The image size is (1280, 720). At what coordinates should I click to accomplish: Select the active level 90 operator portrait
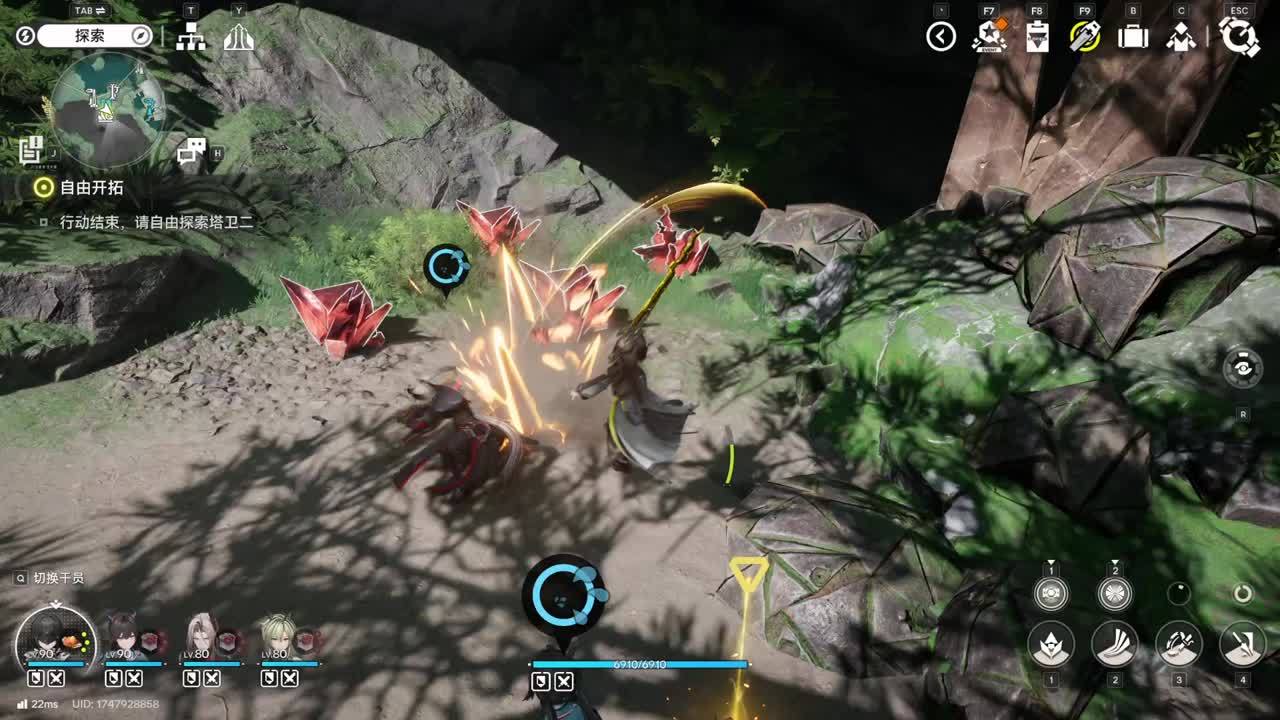(x=55, y=637)
